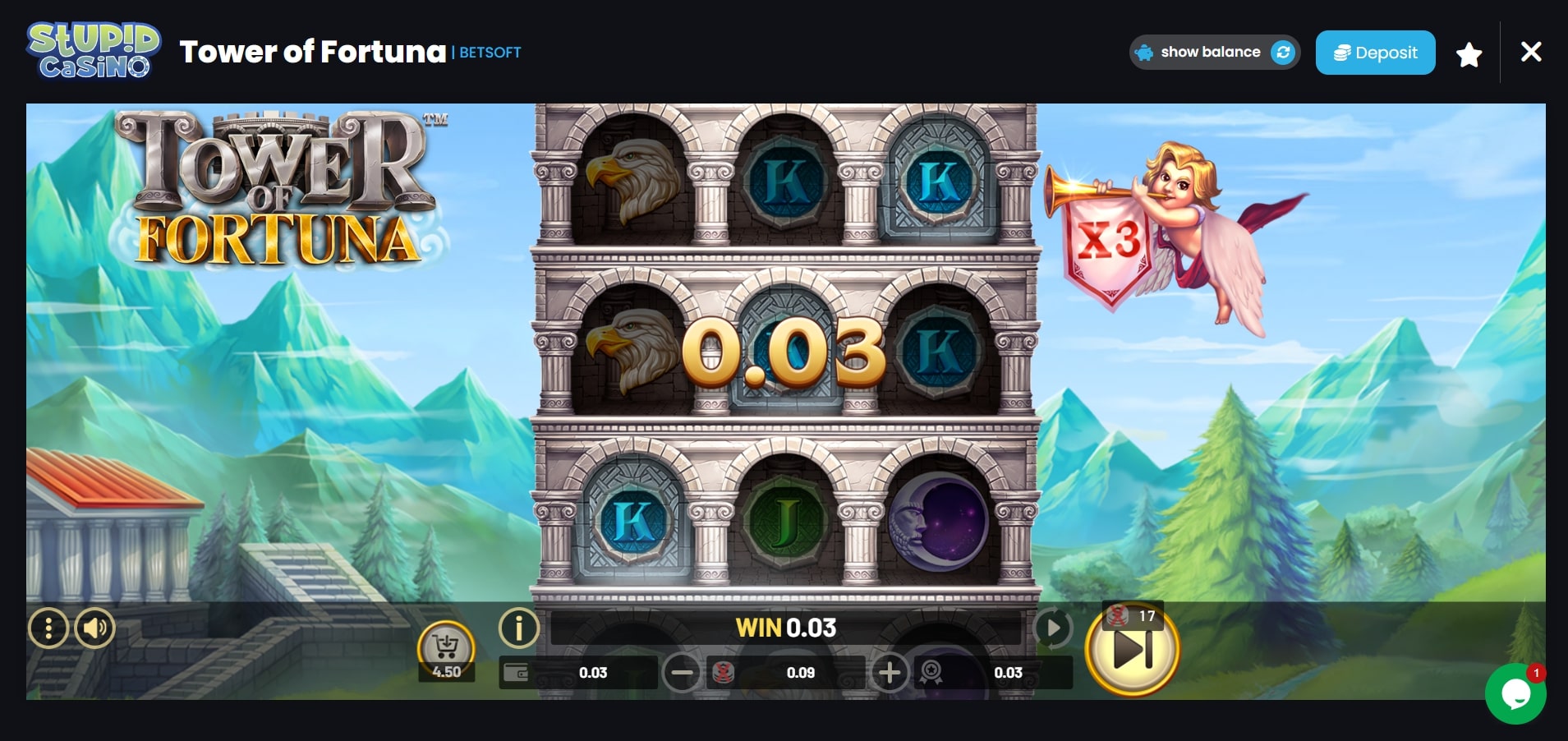Click the wallet icon next to coin value
The height and width of the screenshot is (741, 1568).
(516, 672)
